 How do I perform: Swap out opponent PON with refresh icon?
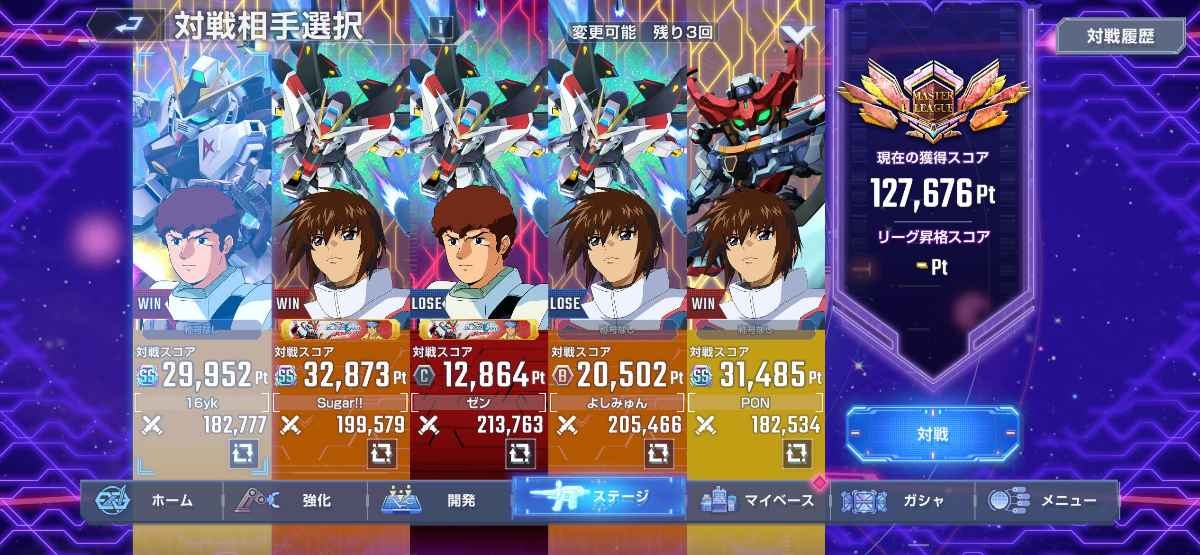coord(796,453)
